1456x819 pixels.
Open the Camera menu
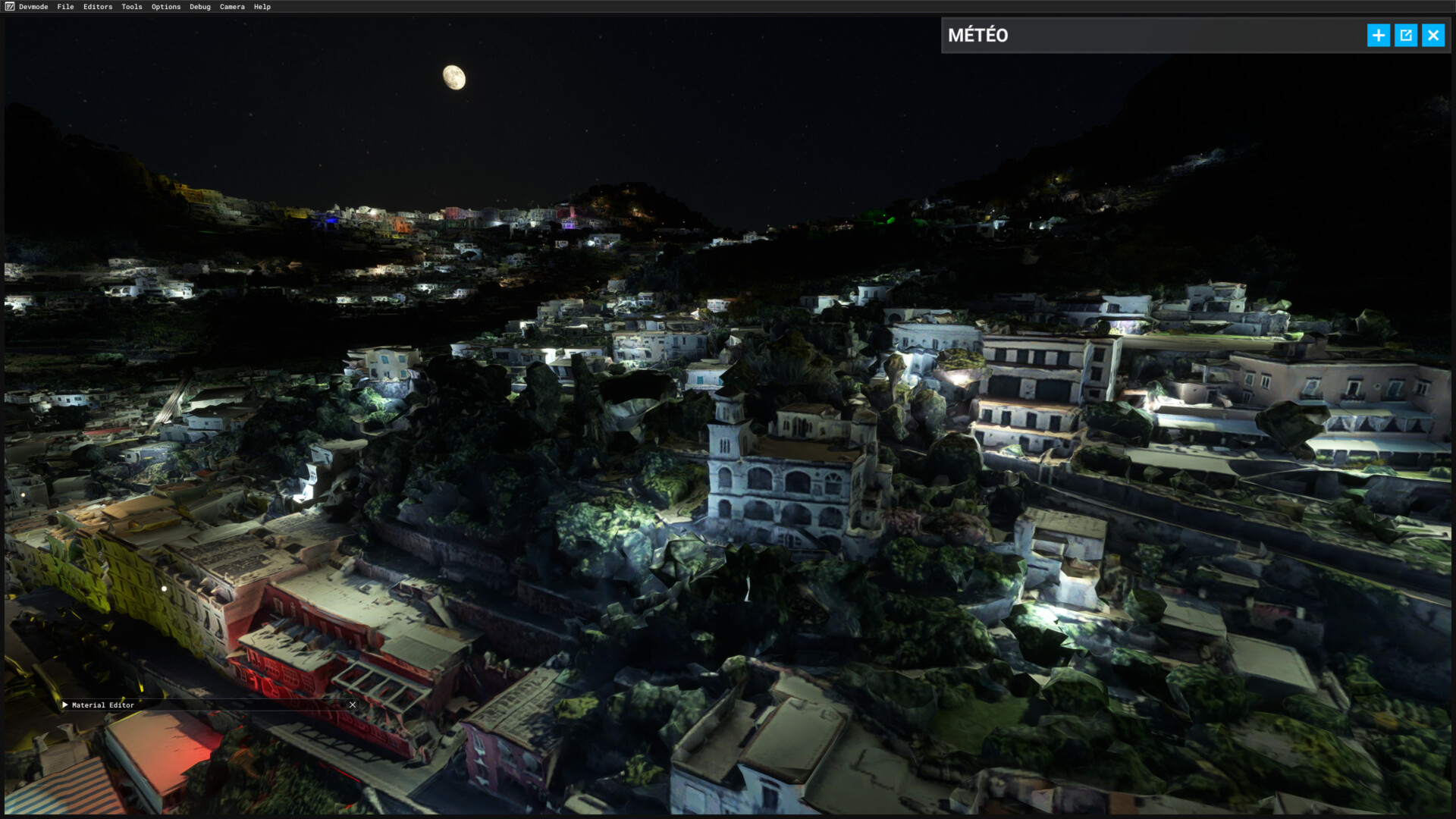click(x=232, y=7)
